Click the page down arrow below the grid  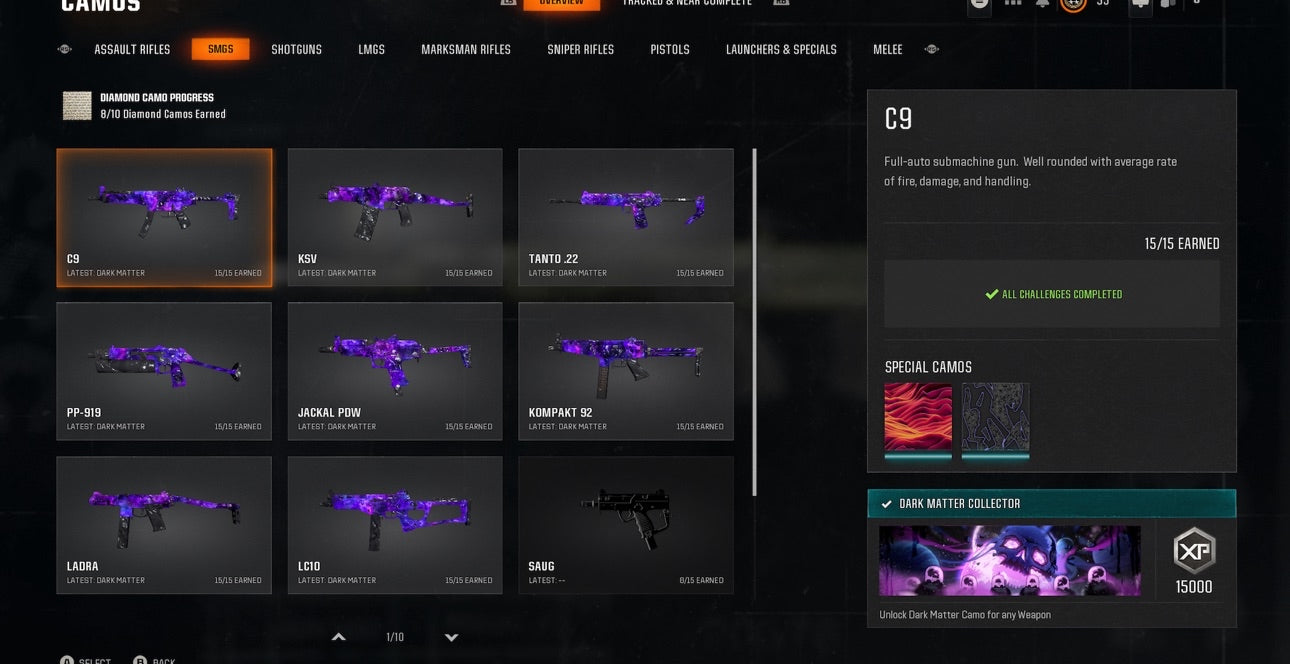pos(451,637)
